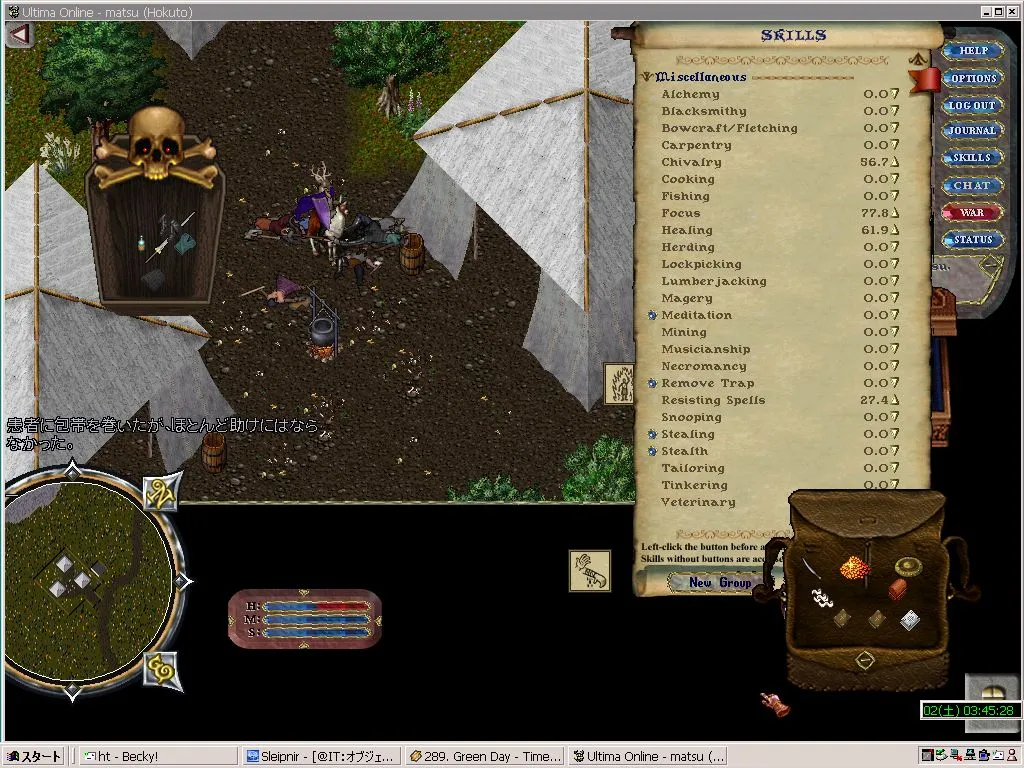1024x768 pixels.
Task: Open the Journal
Action: pyautogui.click(x=972, y=131)
